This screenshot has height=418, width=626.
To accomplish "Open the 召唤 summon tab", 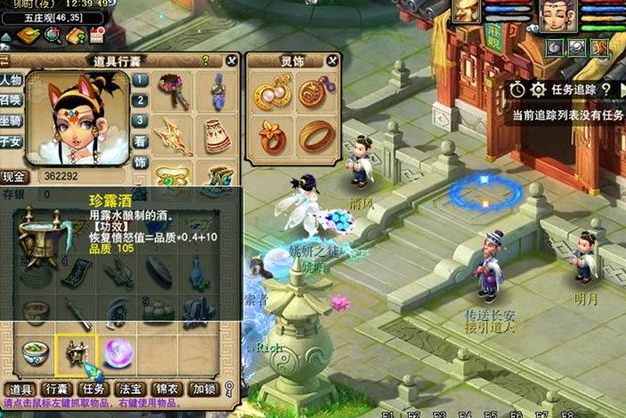I will point(11,101).
